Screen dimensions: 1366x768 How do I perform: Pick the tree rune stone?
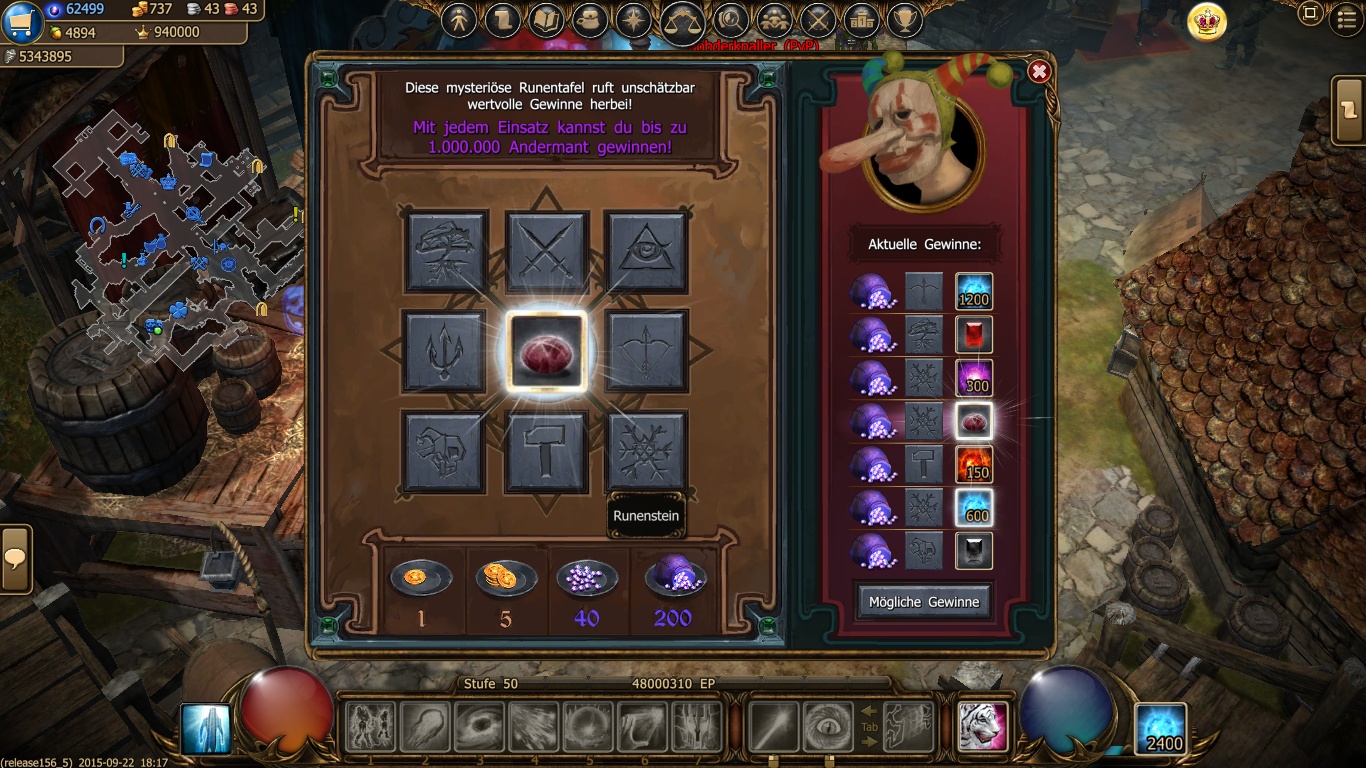pos(446,251)
